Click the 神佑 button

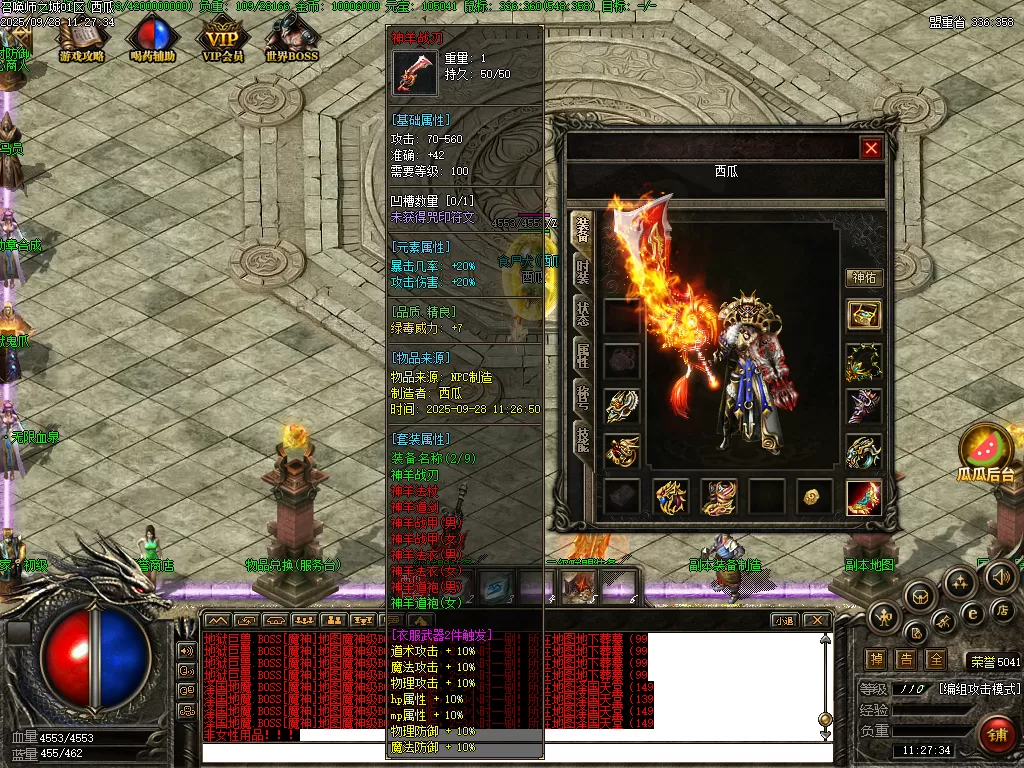(x=863, y=278)
